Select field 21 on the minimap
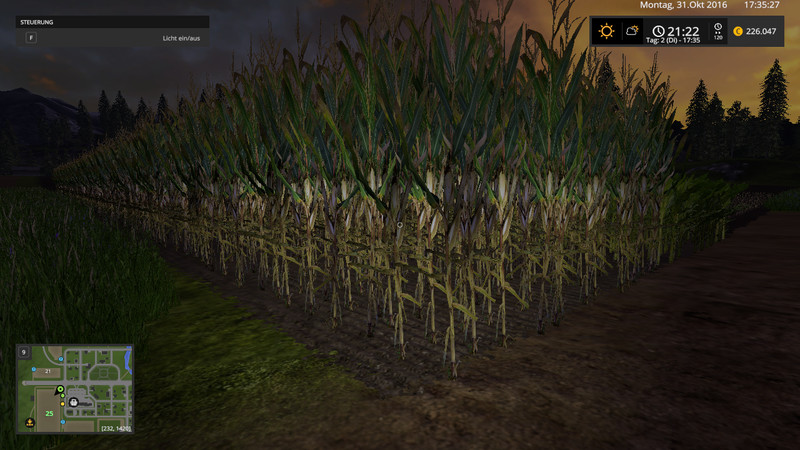The width and height of the screenshot is (800, 450). click(46, 371)
